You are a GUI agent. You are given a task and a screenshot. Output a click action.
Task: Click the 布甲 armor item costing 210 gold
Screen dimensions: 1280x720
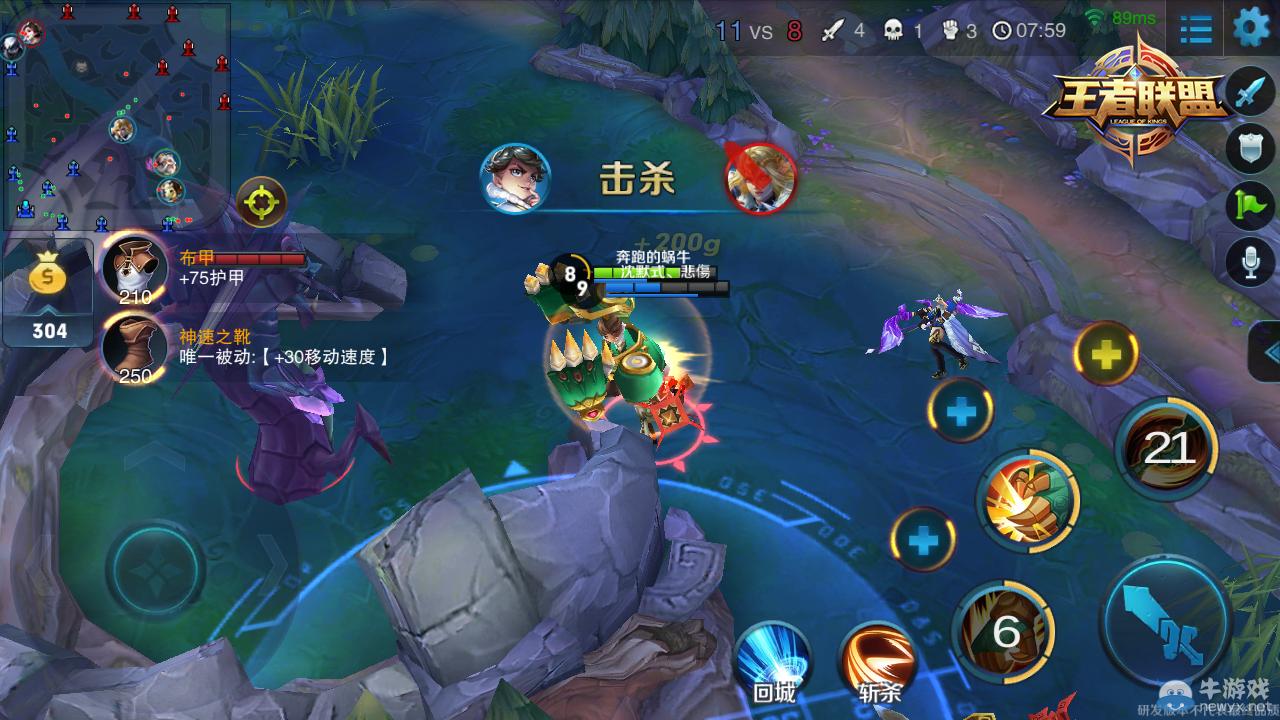click(135, 268)
